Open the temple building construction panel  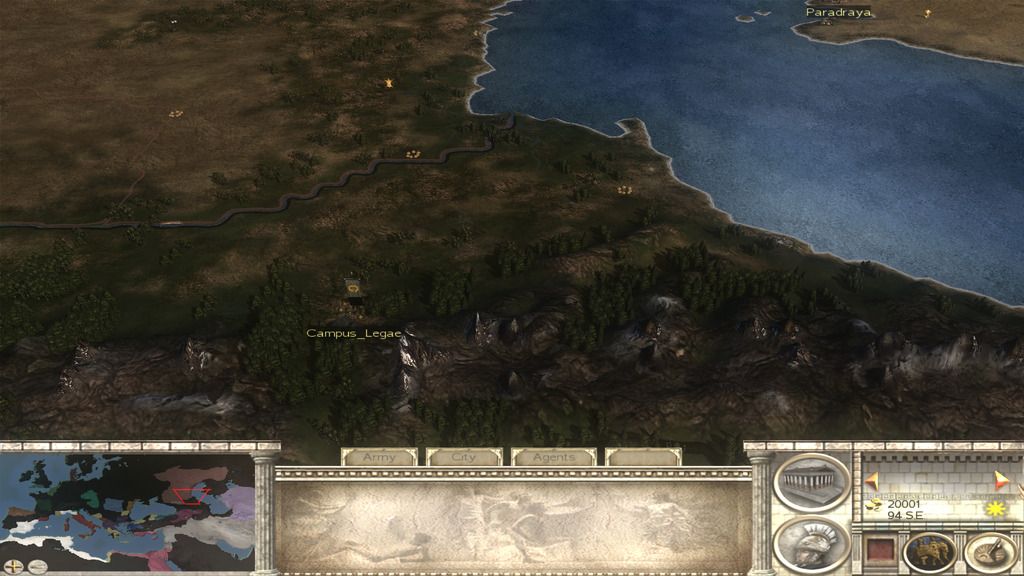[811, 482]
